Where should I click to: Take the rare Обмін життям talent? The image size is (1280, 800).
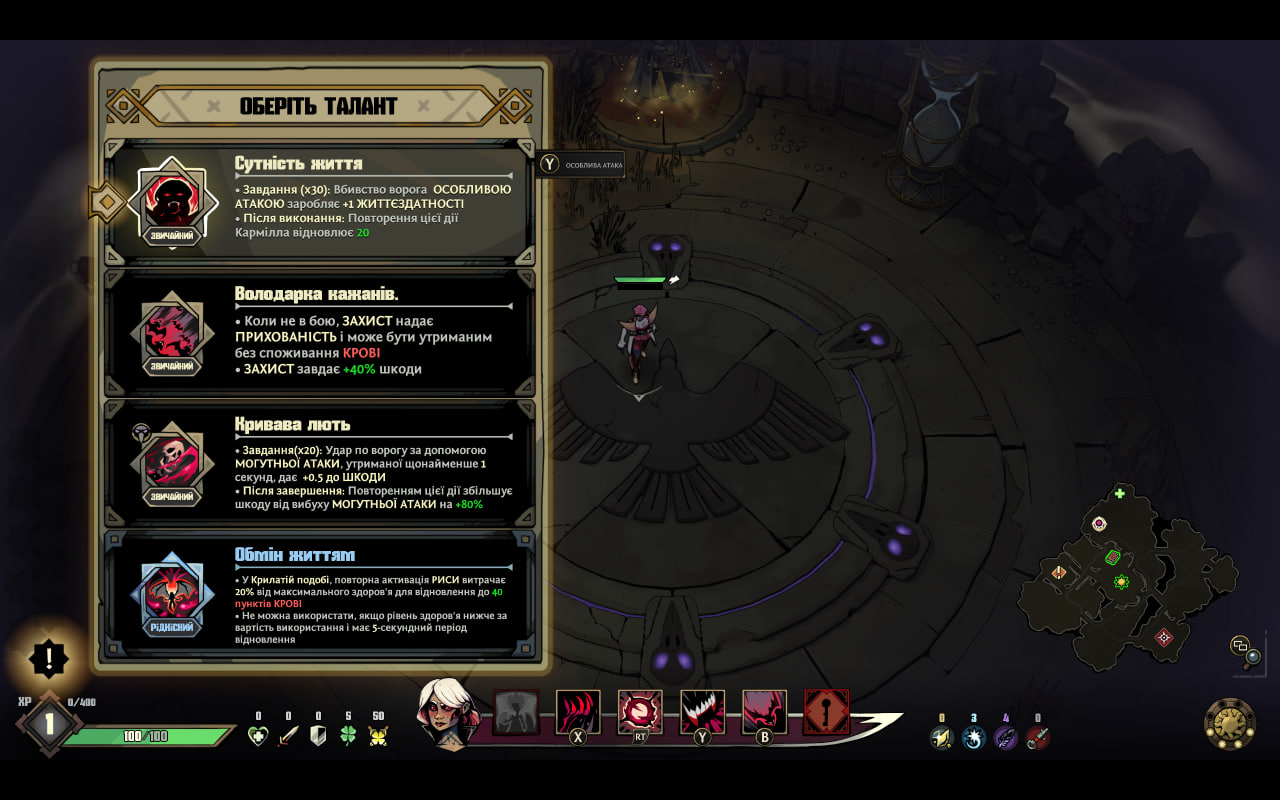320,593
